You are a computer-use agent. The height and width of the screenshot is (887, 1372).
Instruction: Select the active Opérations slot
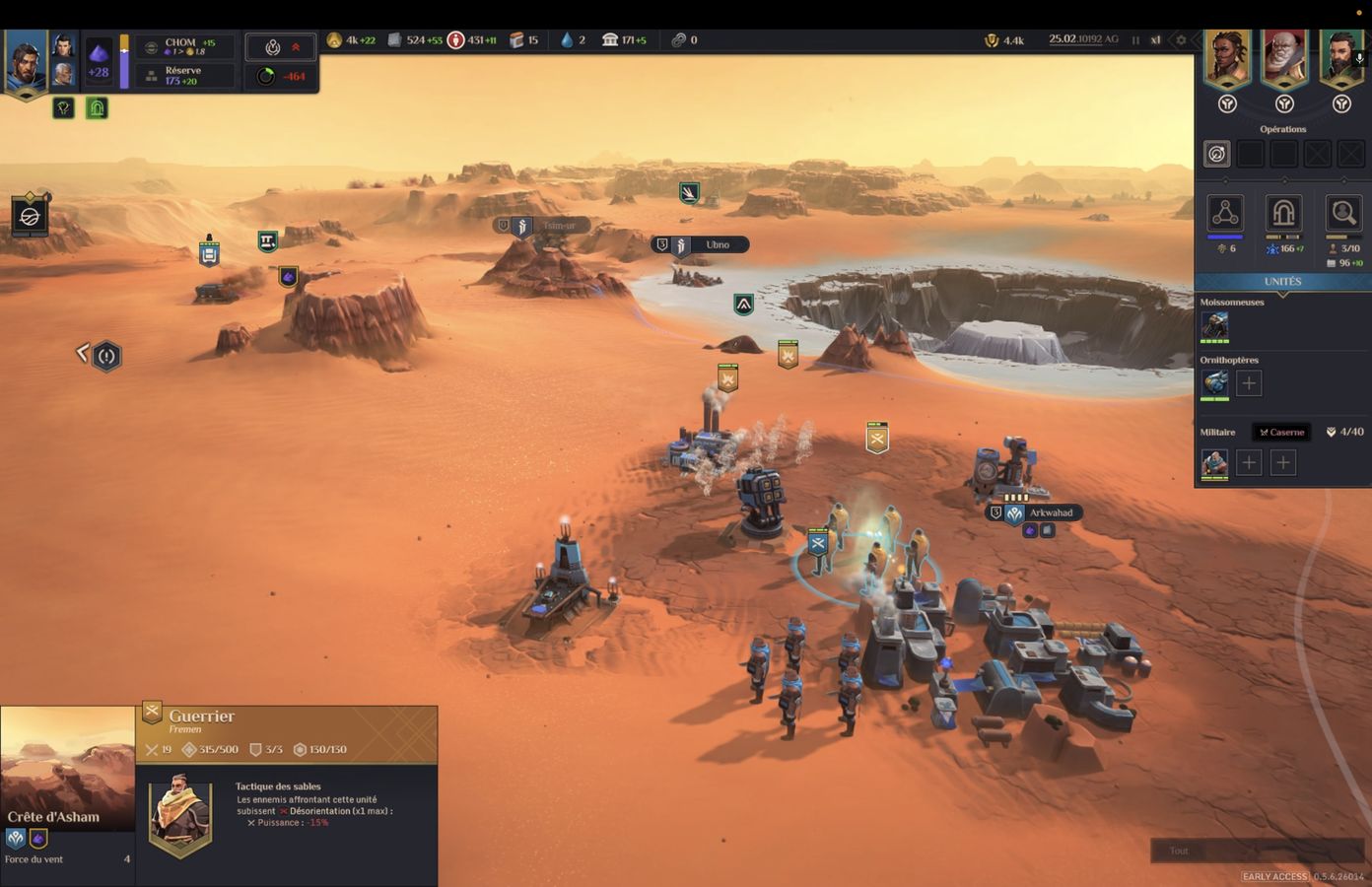coord(1217,154)
